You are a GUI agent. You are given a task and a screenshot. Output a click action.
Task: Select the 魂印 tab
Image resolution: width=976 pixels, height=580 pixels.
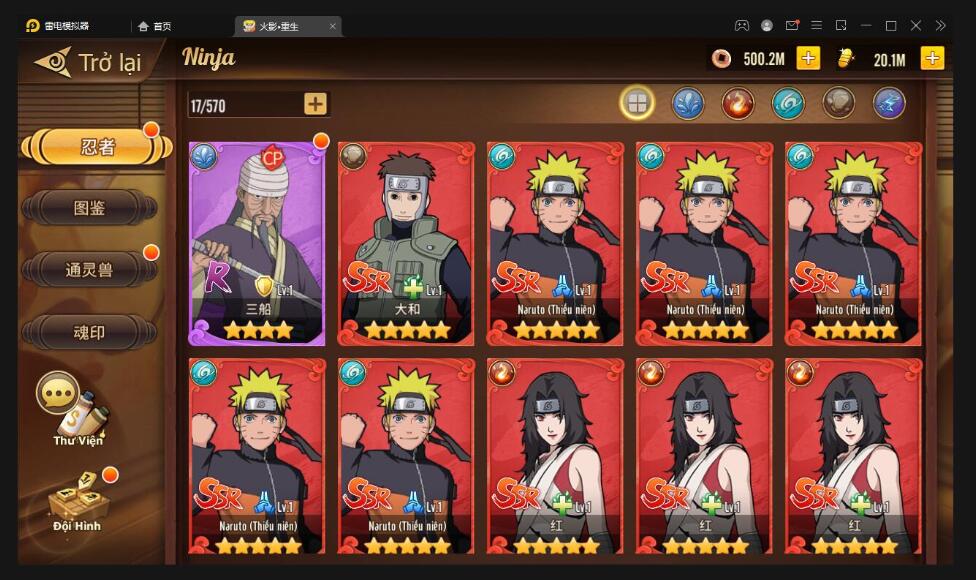[90, 332]
